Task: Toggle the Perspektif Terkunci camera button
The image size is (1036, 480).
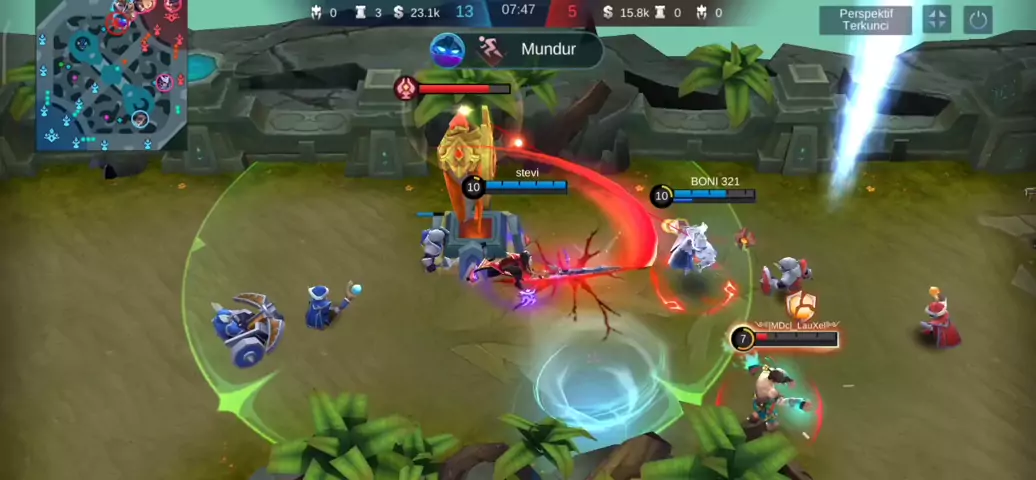Action: pyautogui.click(x=865, y=20)
